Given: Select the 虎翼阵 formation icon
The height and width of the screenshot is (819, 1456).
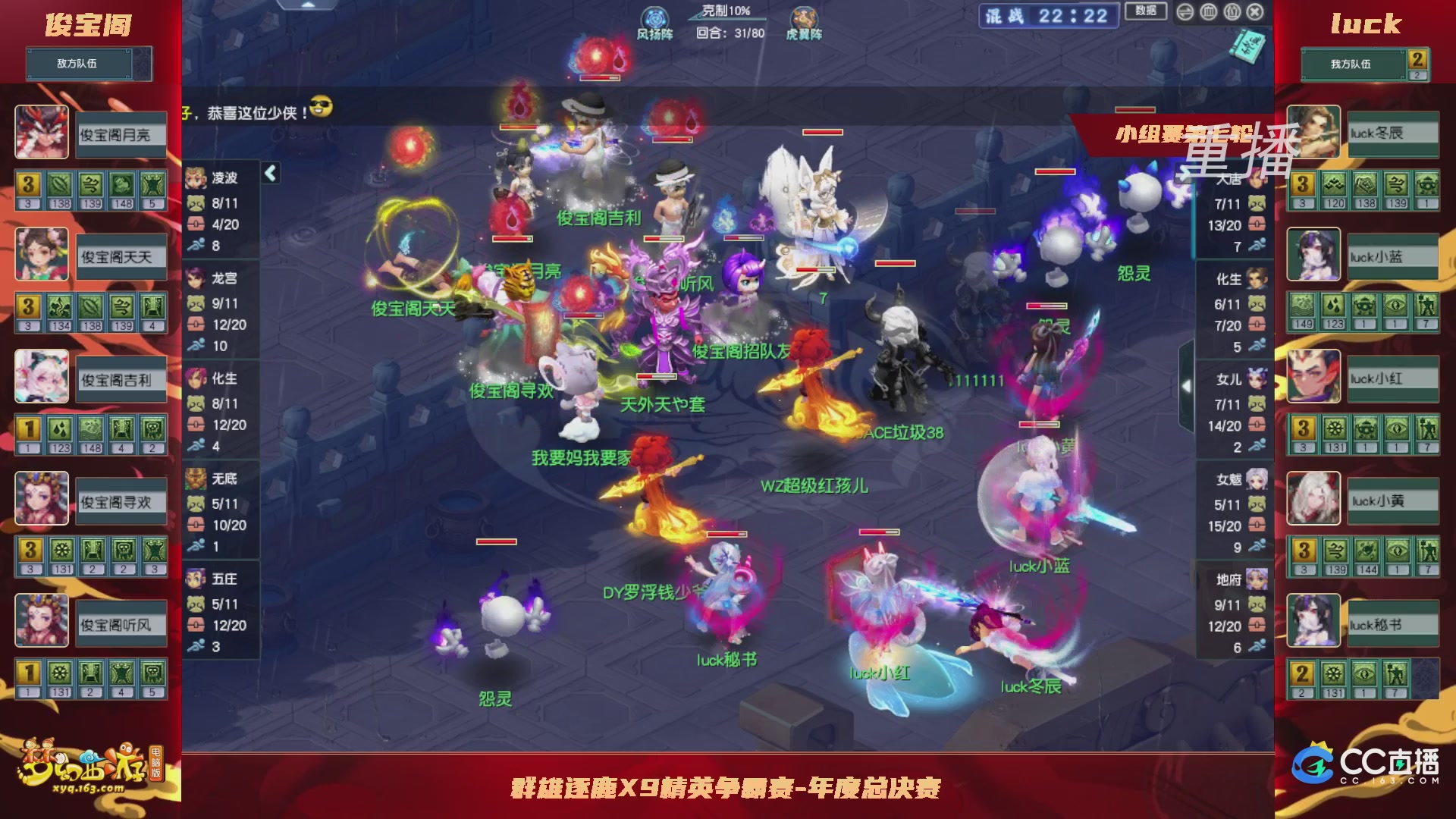Looking at the screenshot, I should click(x=805, y=17).
